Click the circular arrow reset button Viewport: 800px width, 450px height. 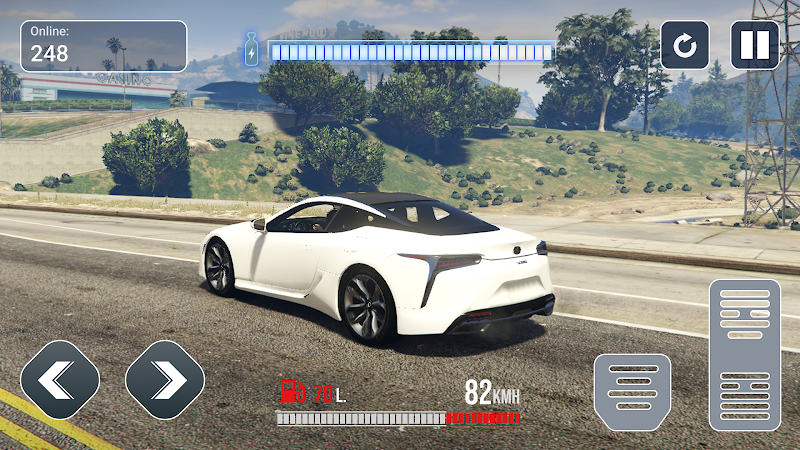685,45
